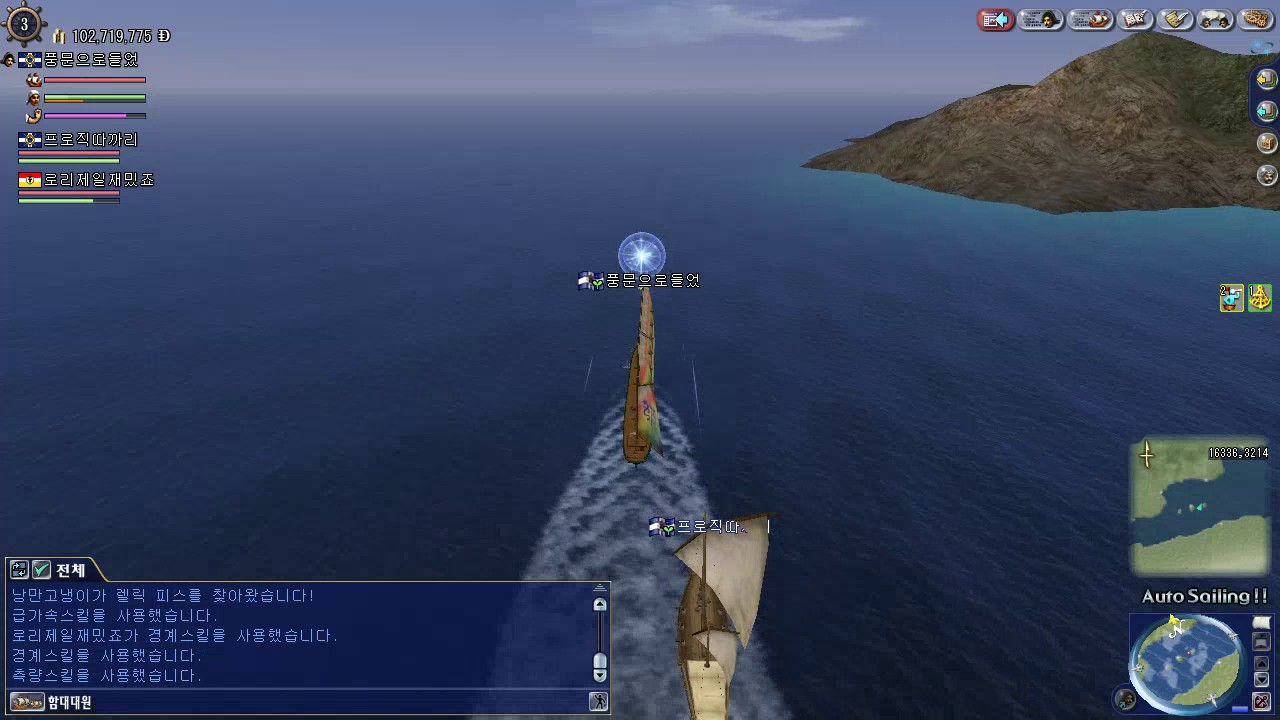Open the gears settings button

pos(1255,20)
